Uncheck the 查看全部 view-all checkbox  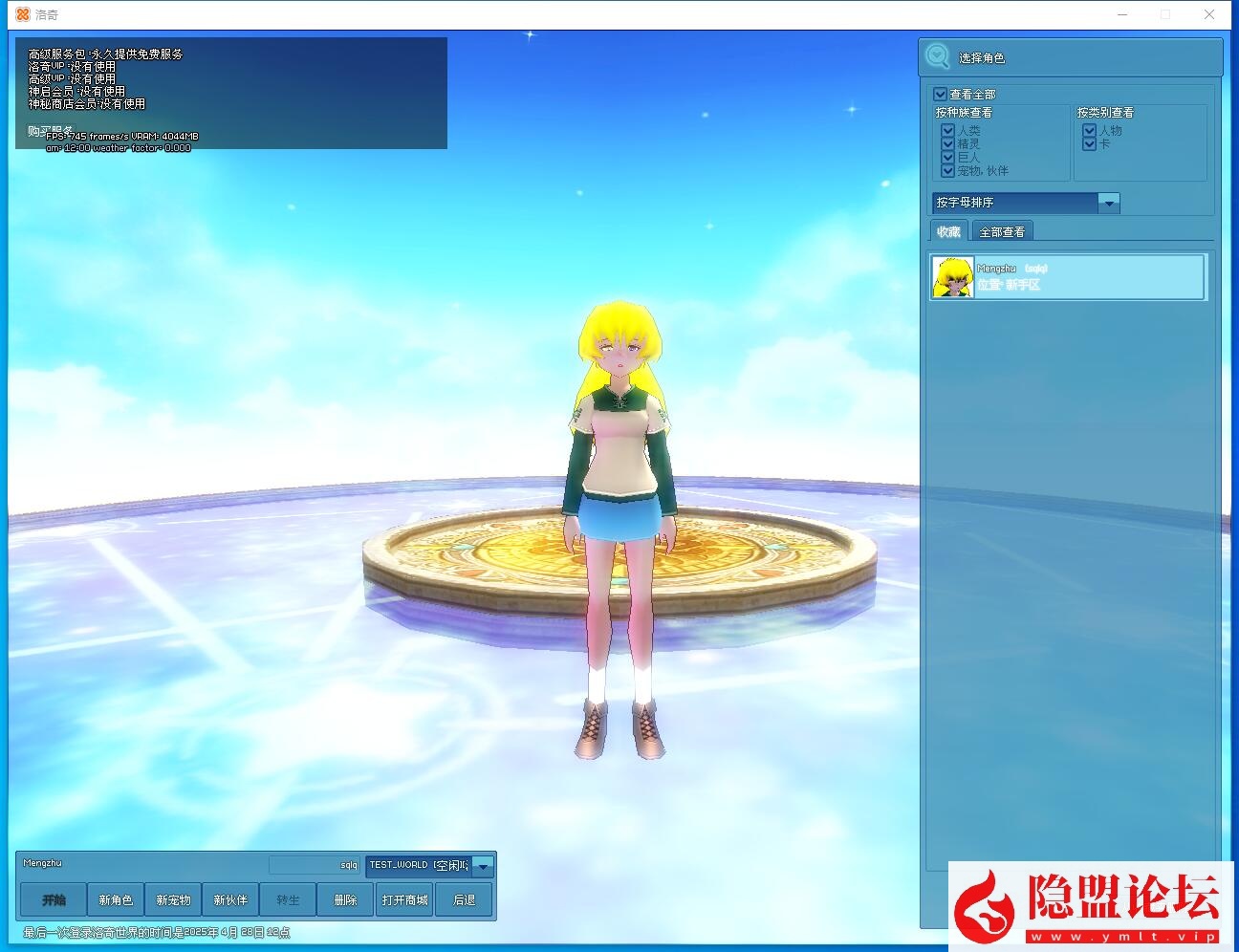[940, 93]
